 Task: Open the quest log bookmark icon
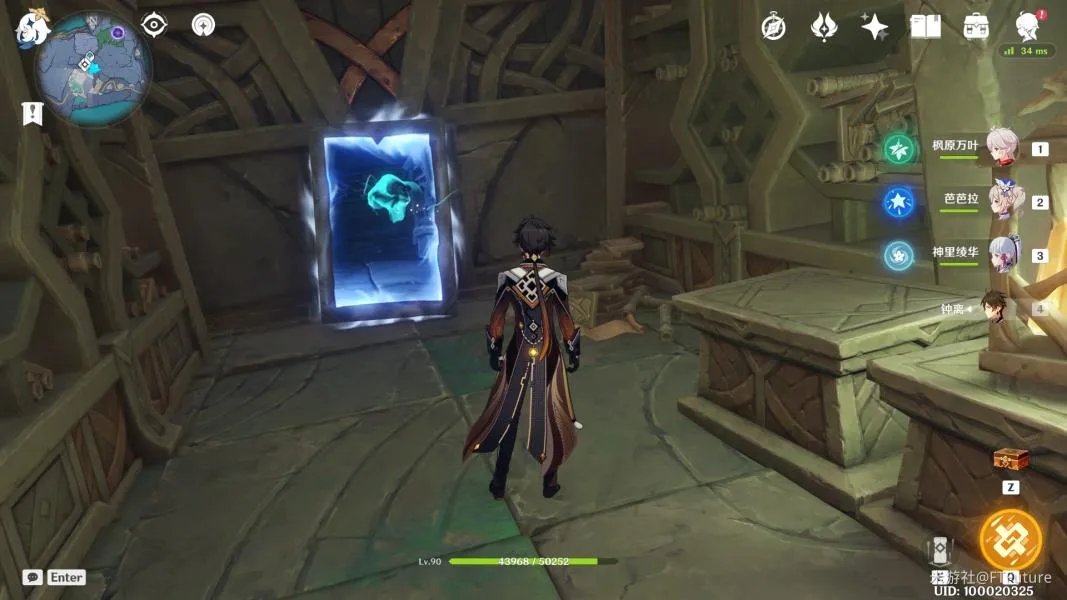[x=32, y=114]
